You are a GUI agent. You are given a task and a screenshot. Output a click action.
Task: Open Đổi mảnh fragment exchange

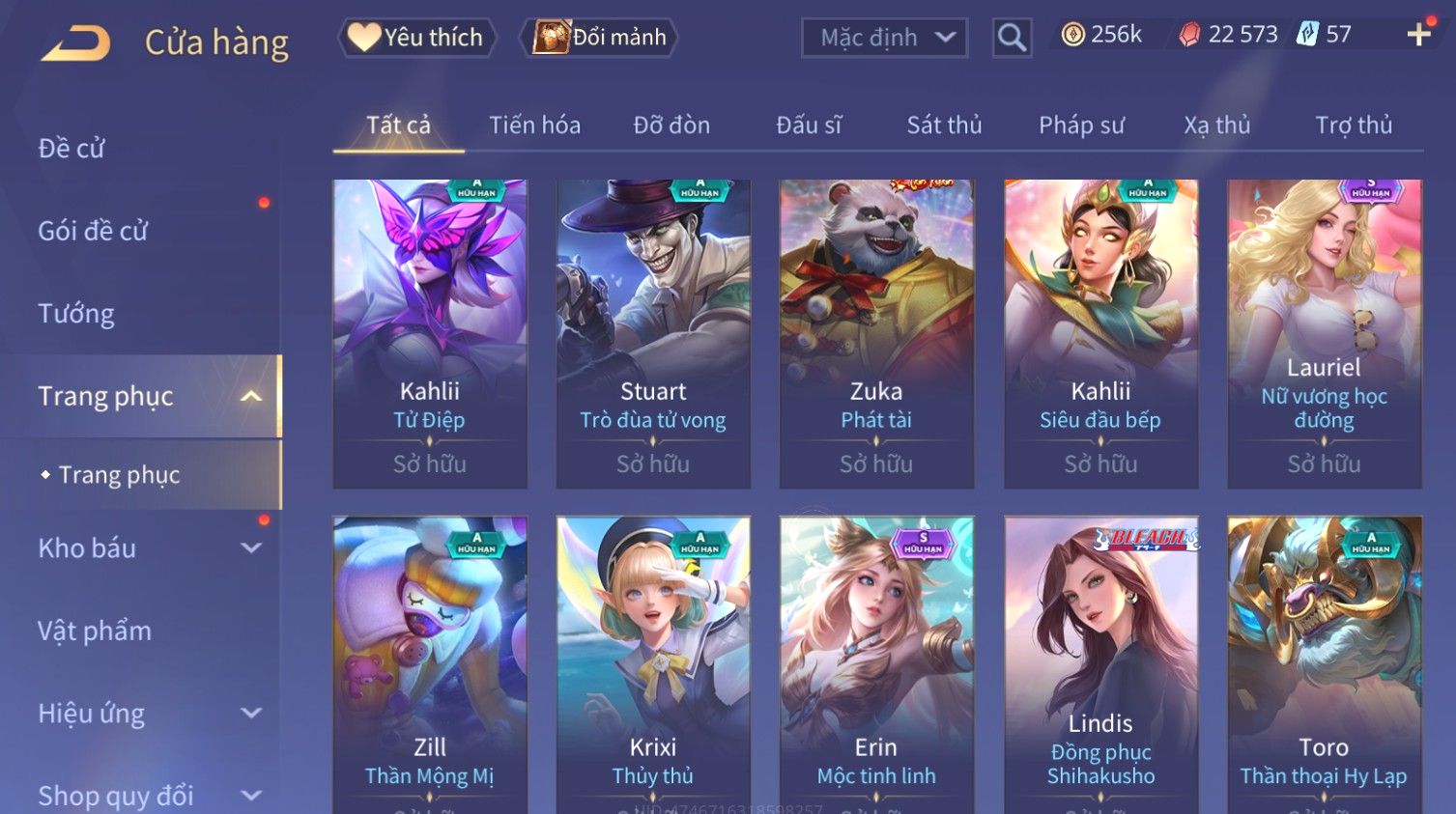click(600, 38)
